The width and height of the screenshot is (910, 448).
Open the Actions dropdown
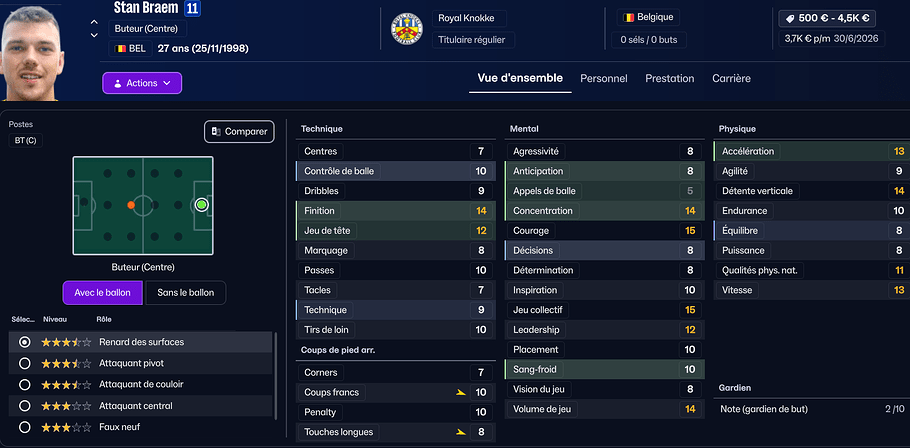coord(142,83)
